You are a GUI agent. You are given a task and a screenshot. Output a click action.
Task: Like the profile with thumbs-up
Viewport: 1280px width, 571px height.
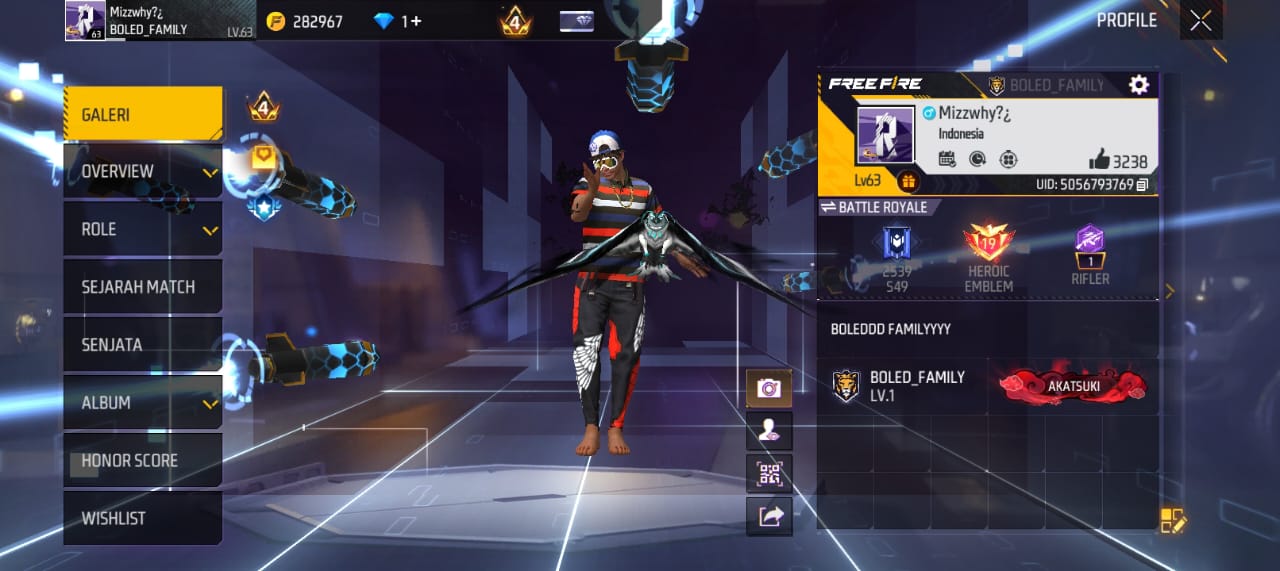[1100, 160]
